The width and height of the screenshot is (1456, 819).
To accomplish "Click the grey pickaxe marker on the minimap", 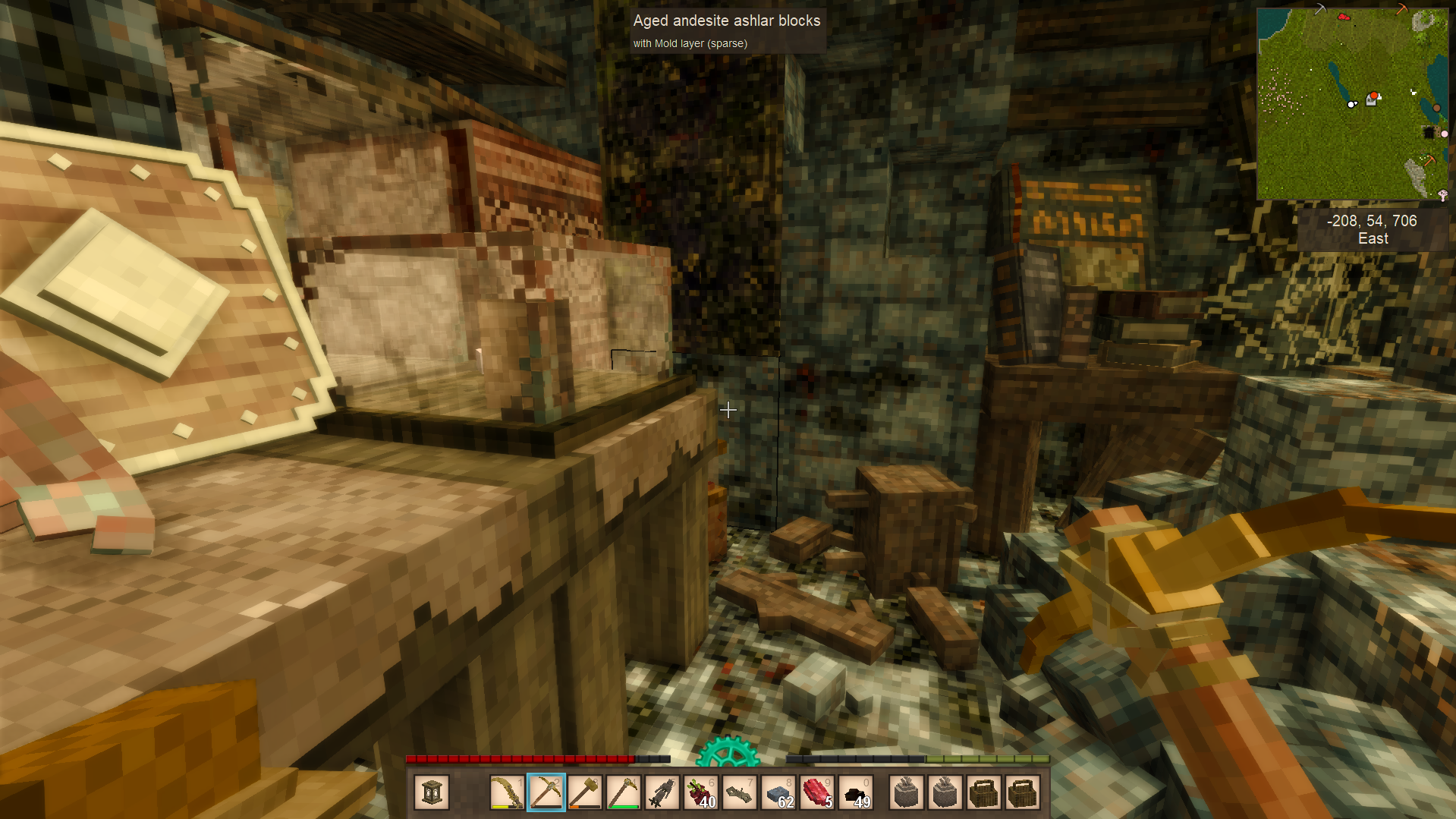I will [1320, 9].
